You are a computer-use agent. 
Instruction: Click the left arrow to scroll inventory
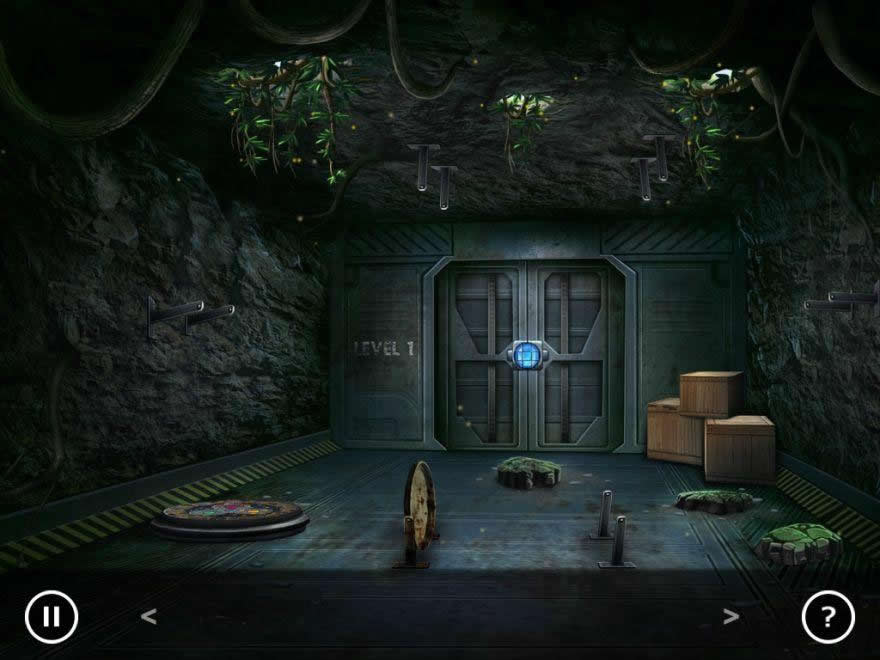[x=149, y=617]
